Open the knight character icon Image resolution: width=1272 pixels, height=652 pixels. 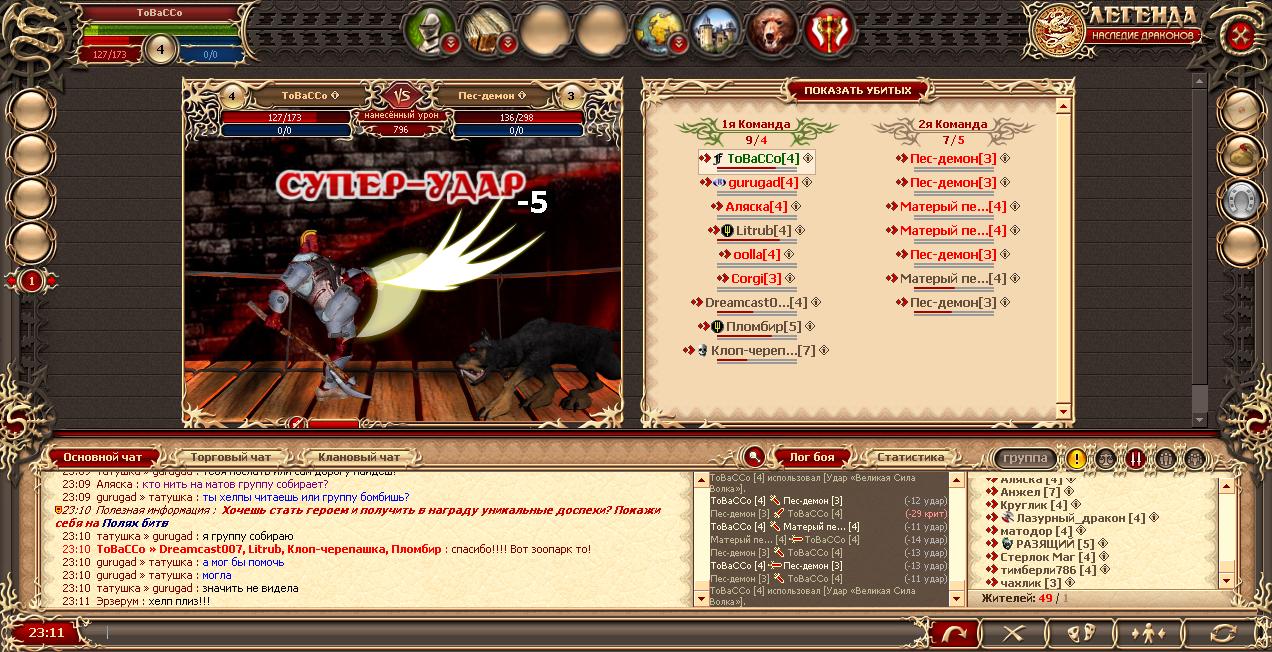tap(431, 28)
